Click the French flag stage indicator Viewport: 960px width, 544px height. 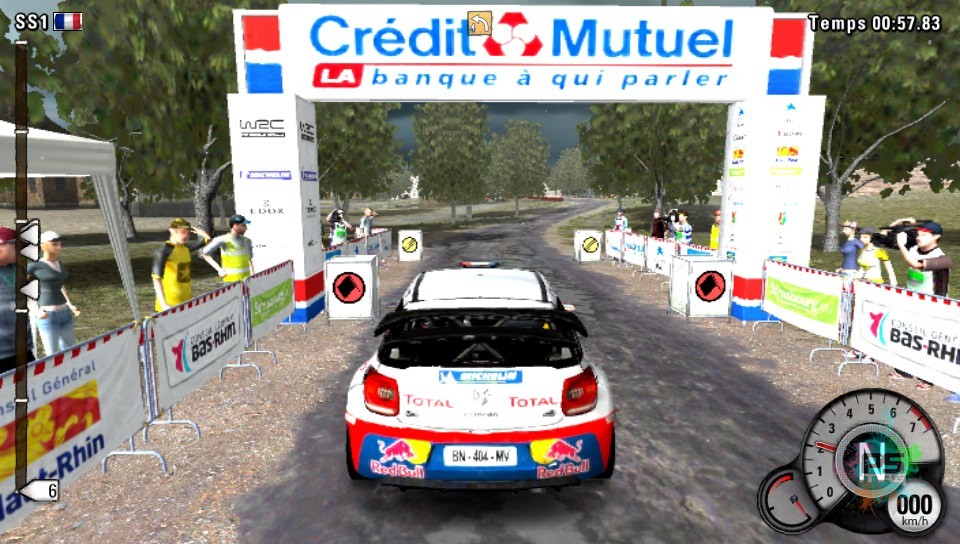(x=68, y=21)
